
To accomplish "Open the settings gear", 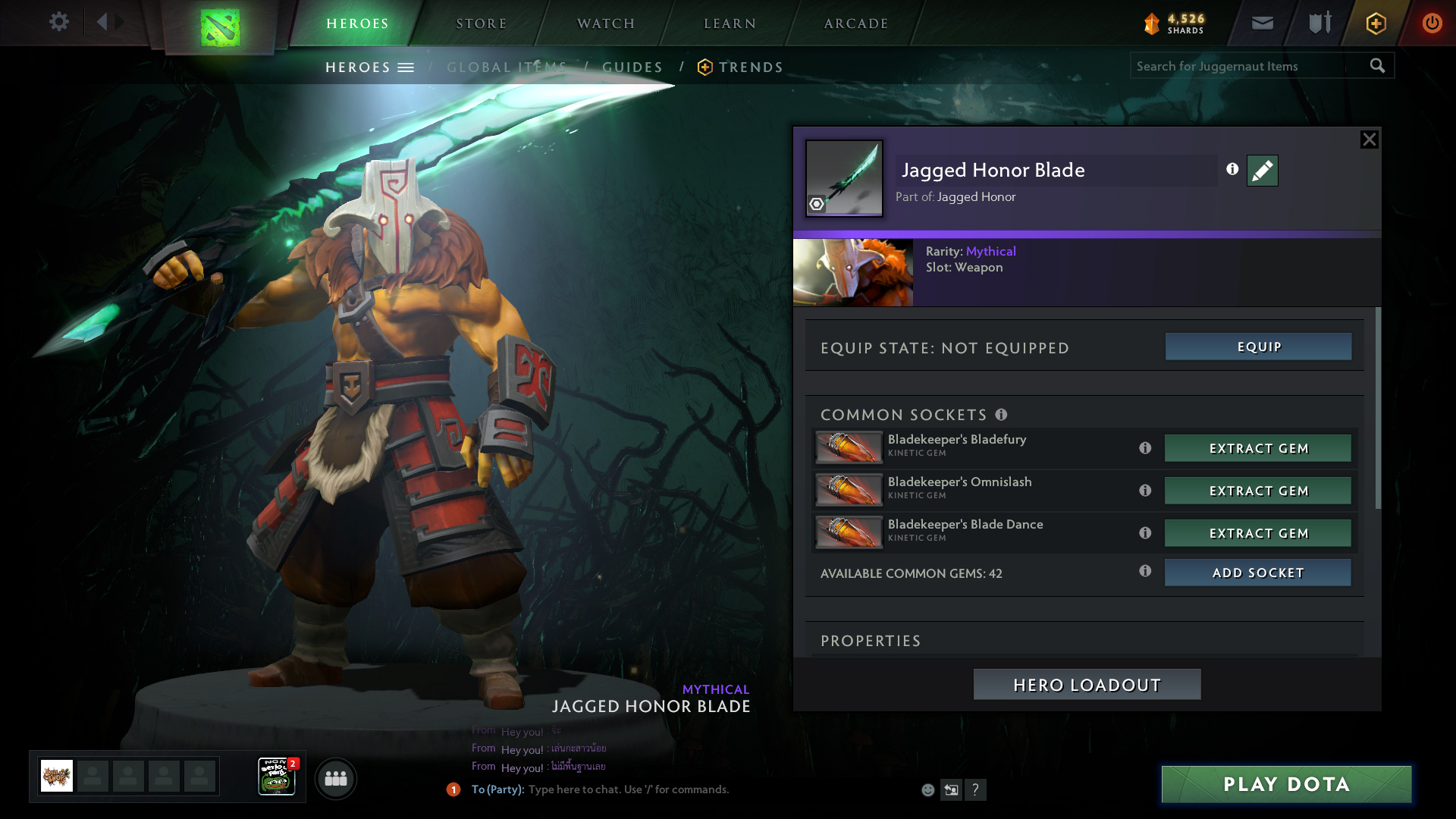I will pyautogui.click(x=58, y=22).
